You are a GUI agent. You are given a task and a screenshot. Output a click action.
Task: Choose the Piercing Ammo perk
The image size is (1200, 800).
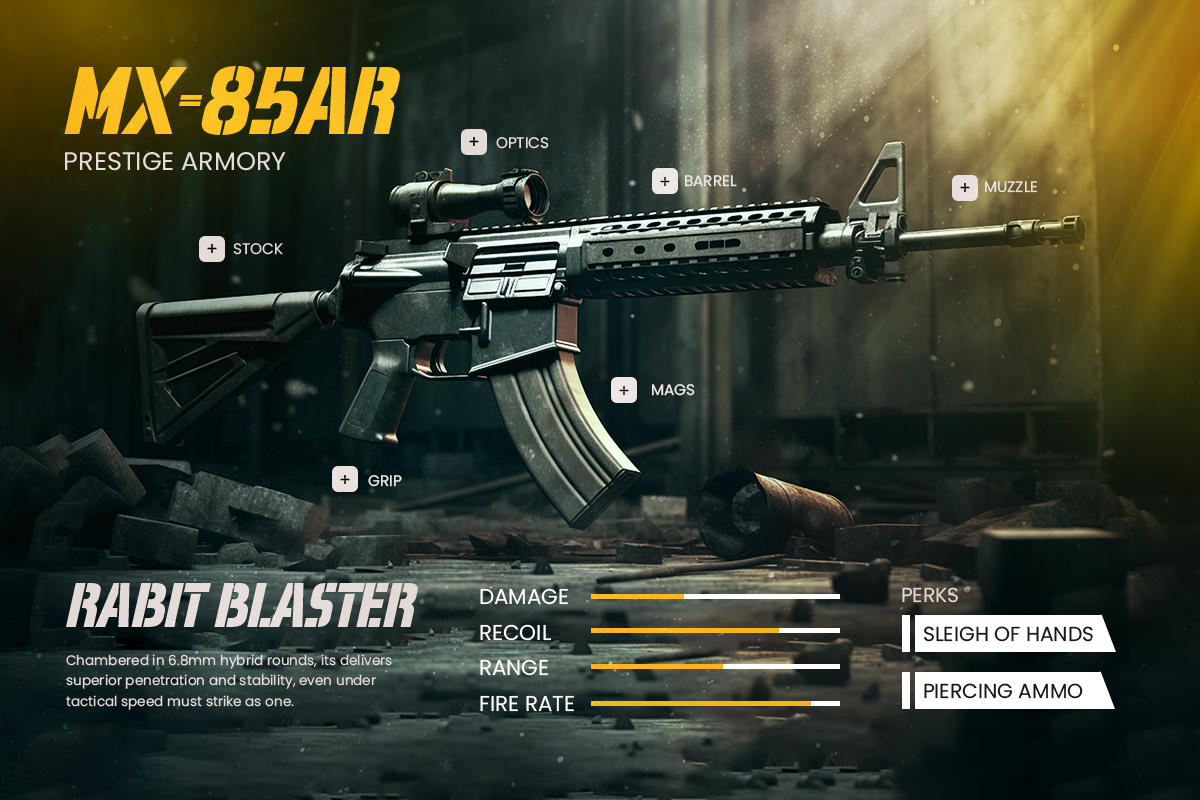point(1003,691)
